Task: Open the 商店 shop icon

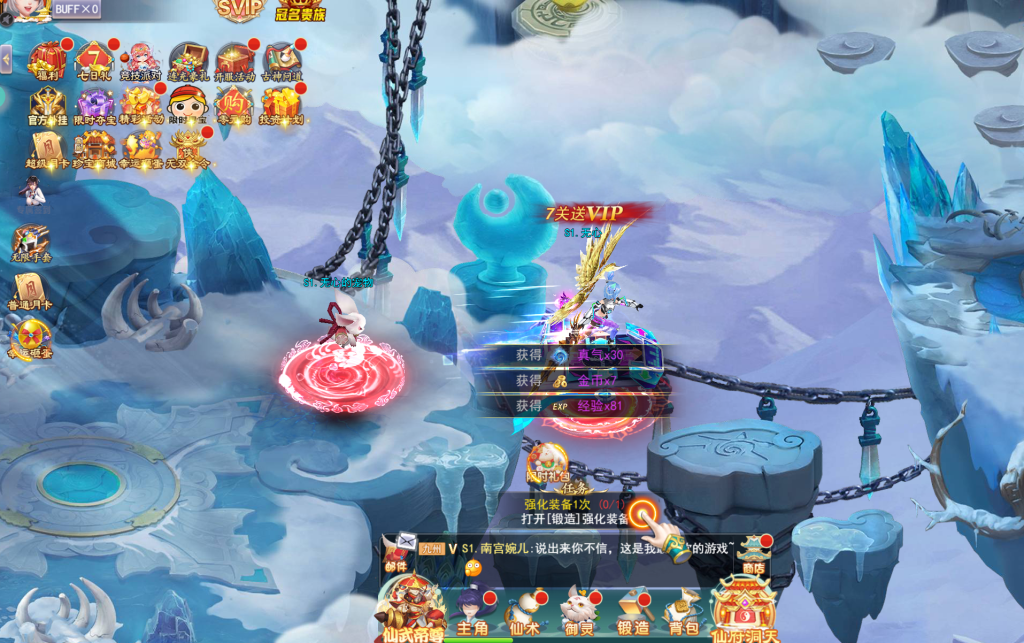Action: 754,550
